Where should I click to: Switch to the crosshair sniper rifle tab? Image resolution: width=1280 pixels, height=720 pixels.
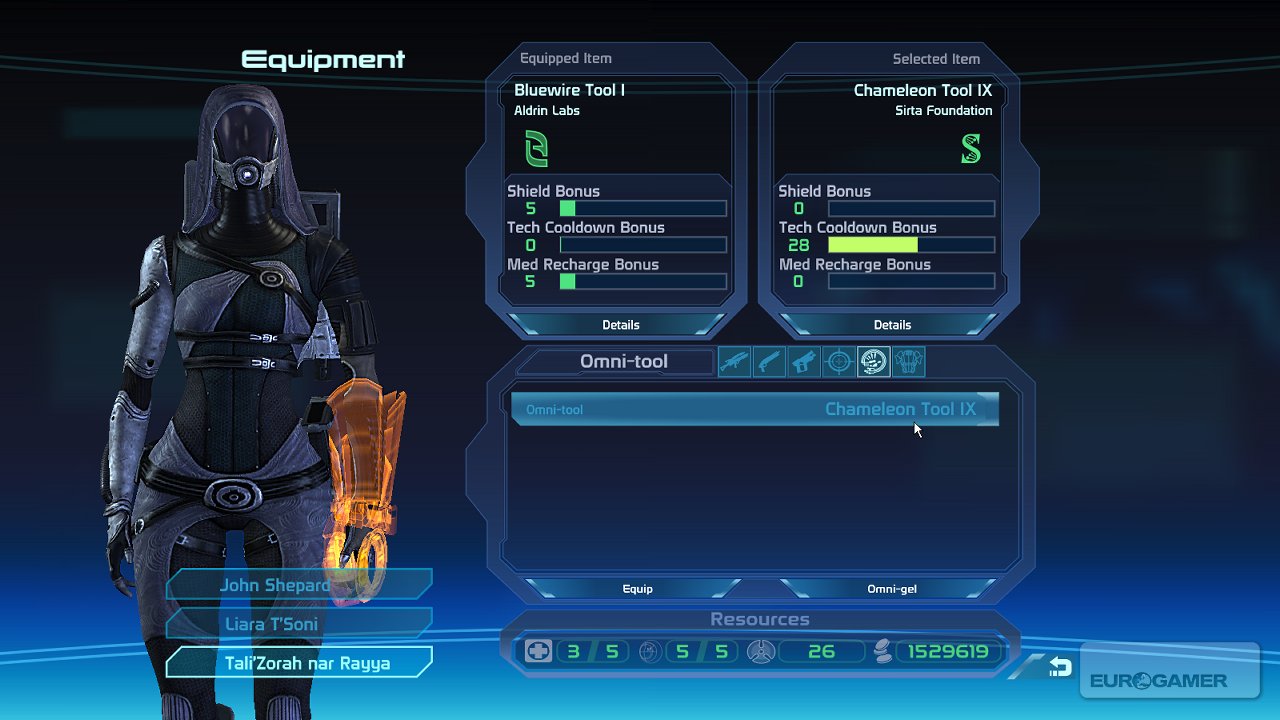[839, 362]
